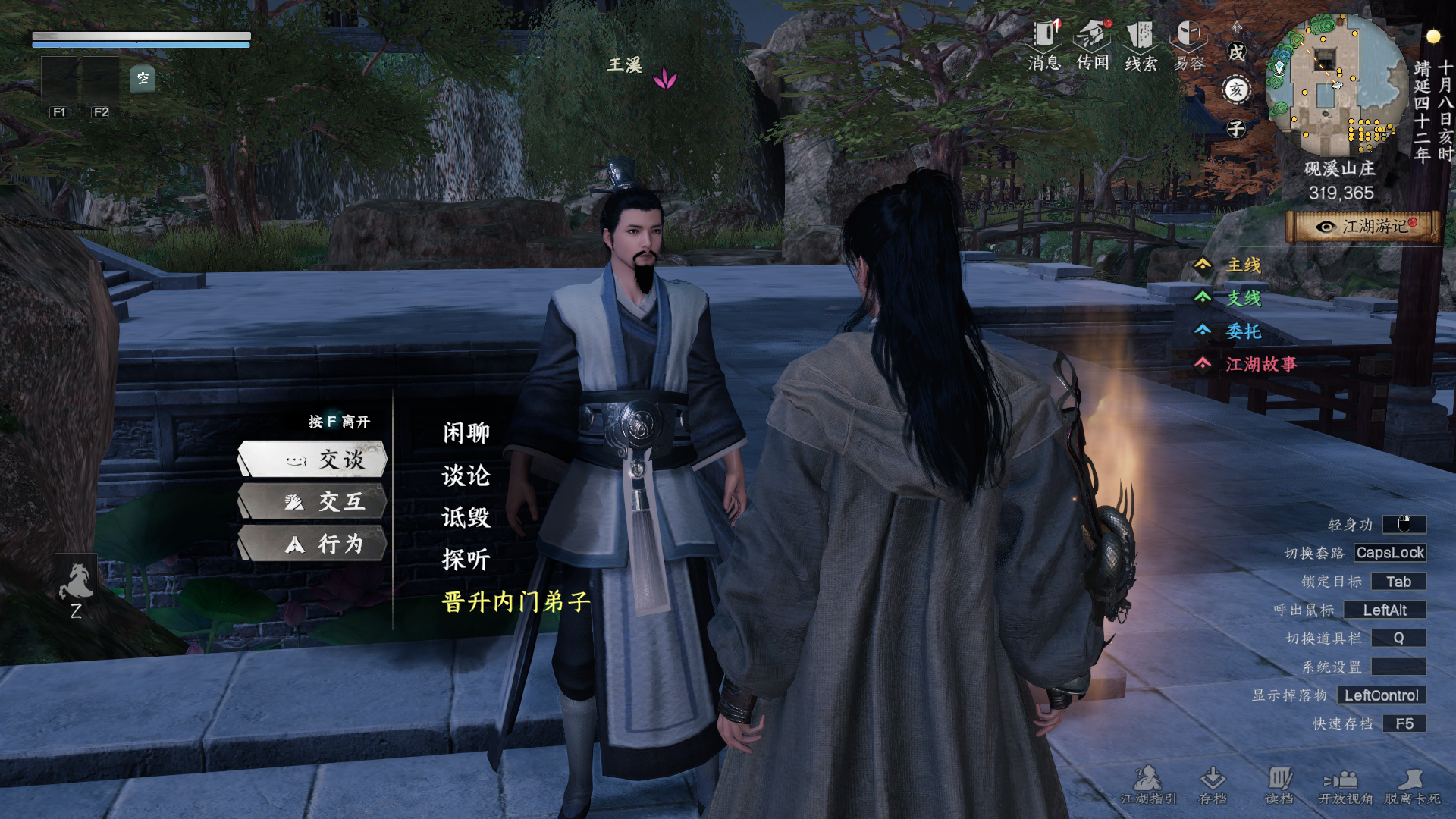Choose the 探听 inquire option
The image size is (1456, 819).
466,560
